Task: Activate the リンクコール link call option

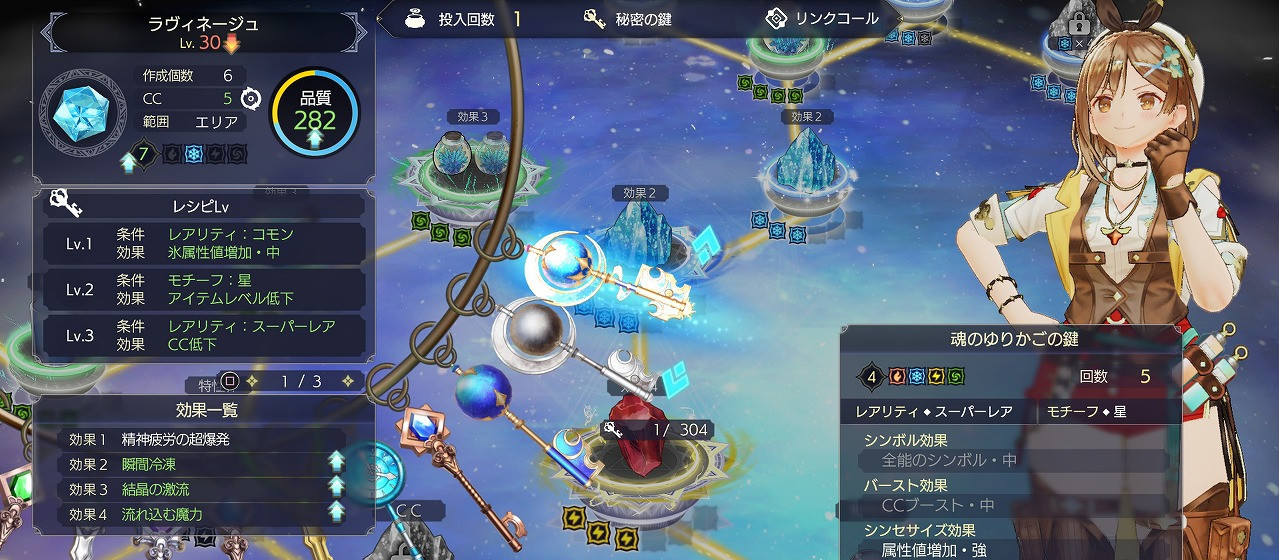Action: (821, 19)
